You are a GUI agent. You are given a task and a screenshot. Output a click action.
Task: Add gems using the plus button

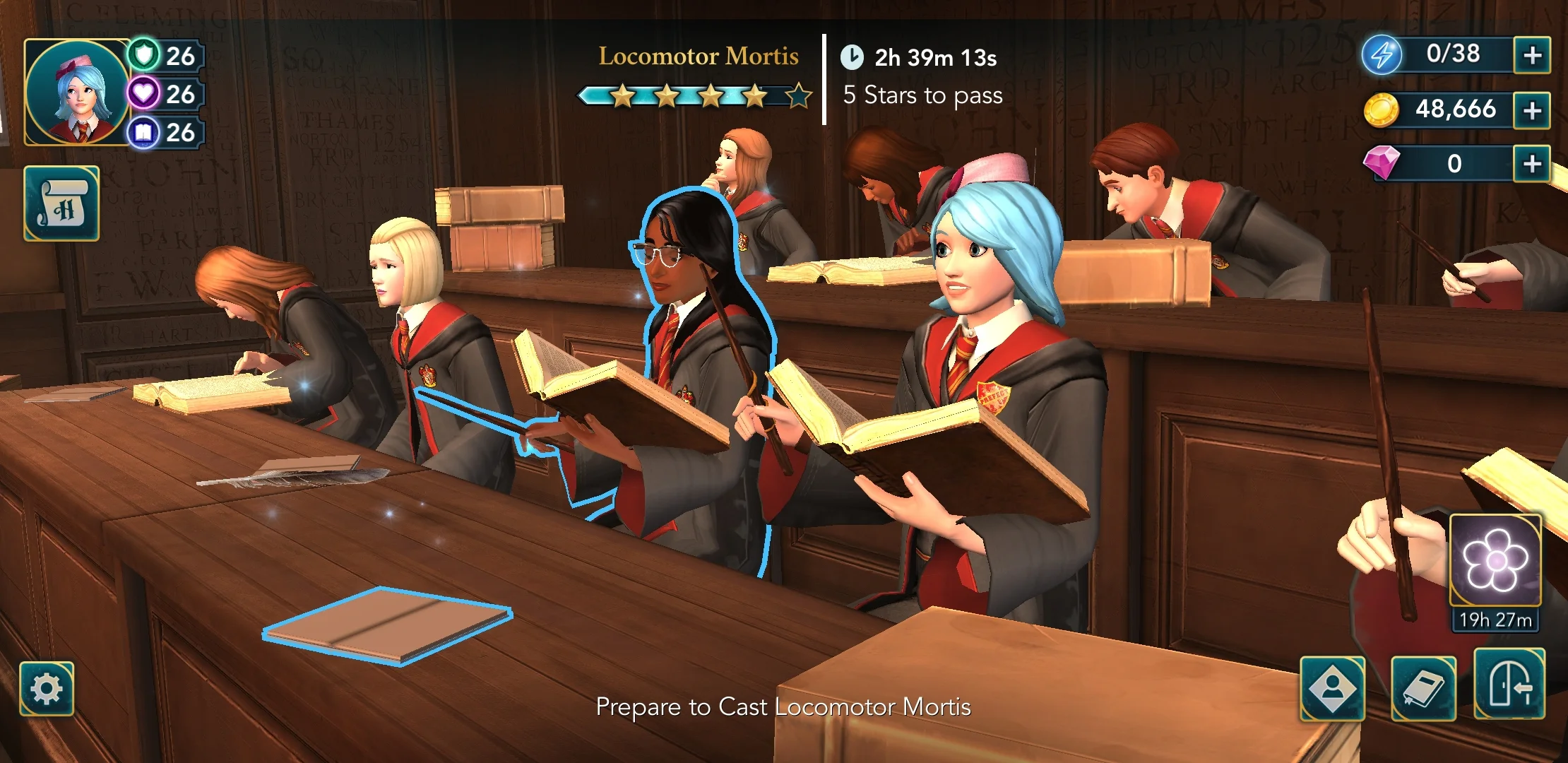pyautogui.click(x=1531, y=164)
